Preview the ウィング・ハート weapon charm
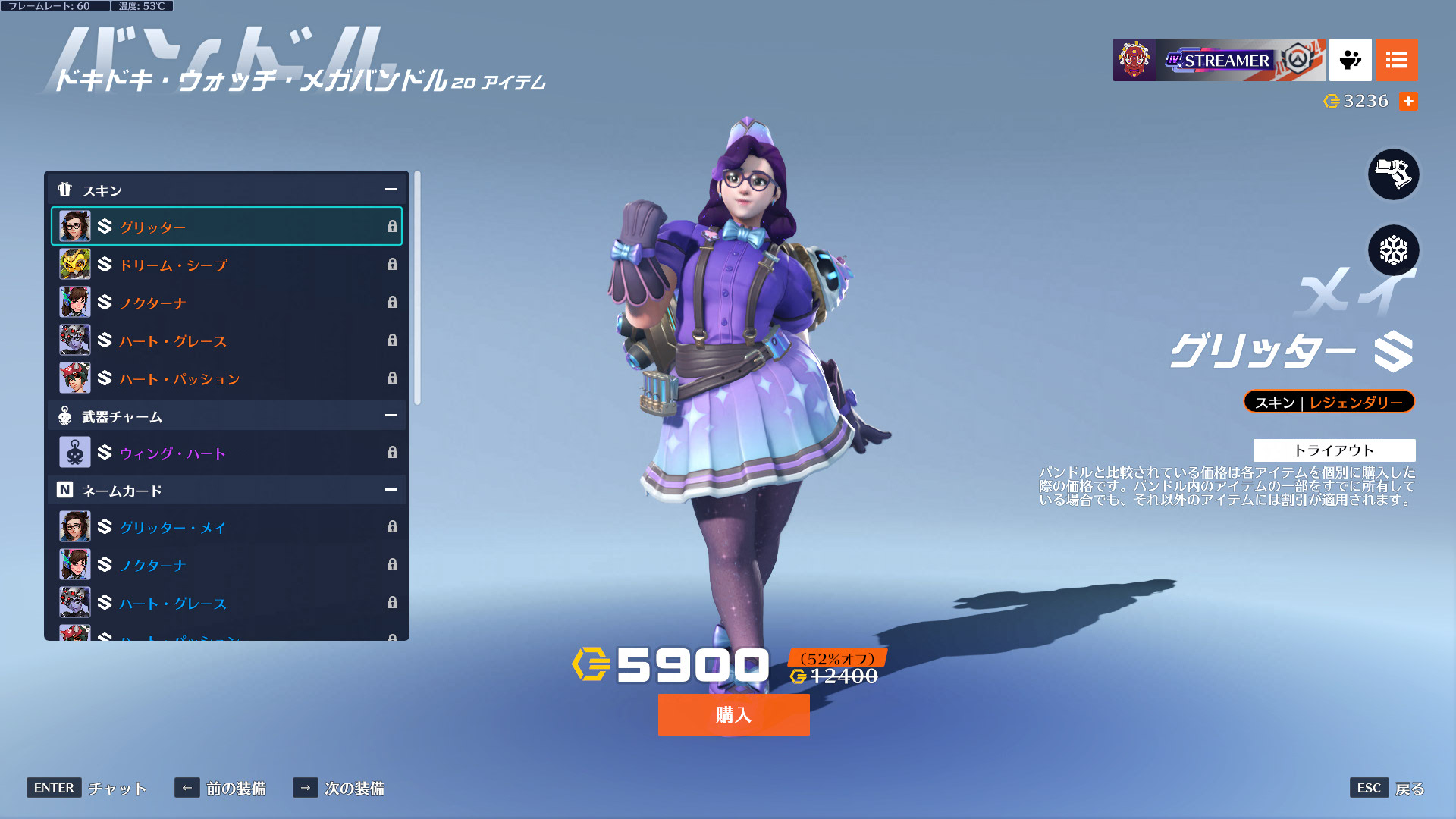The width and height of the screenshot is (1456, 819). tap(226, 453)
